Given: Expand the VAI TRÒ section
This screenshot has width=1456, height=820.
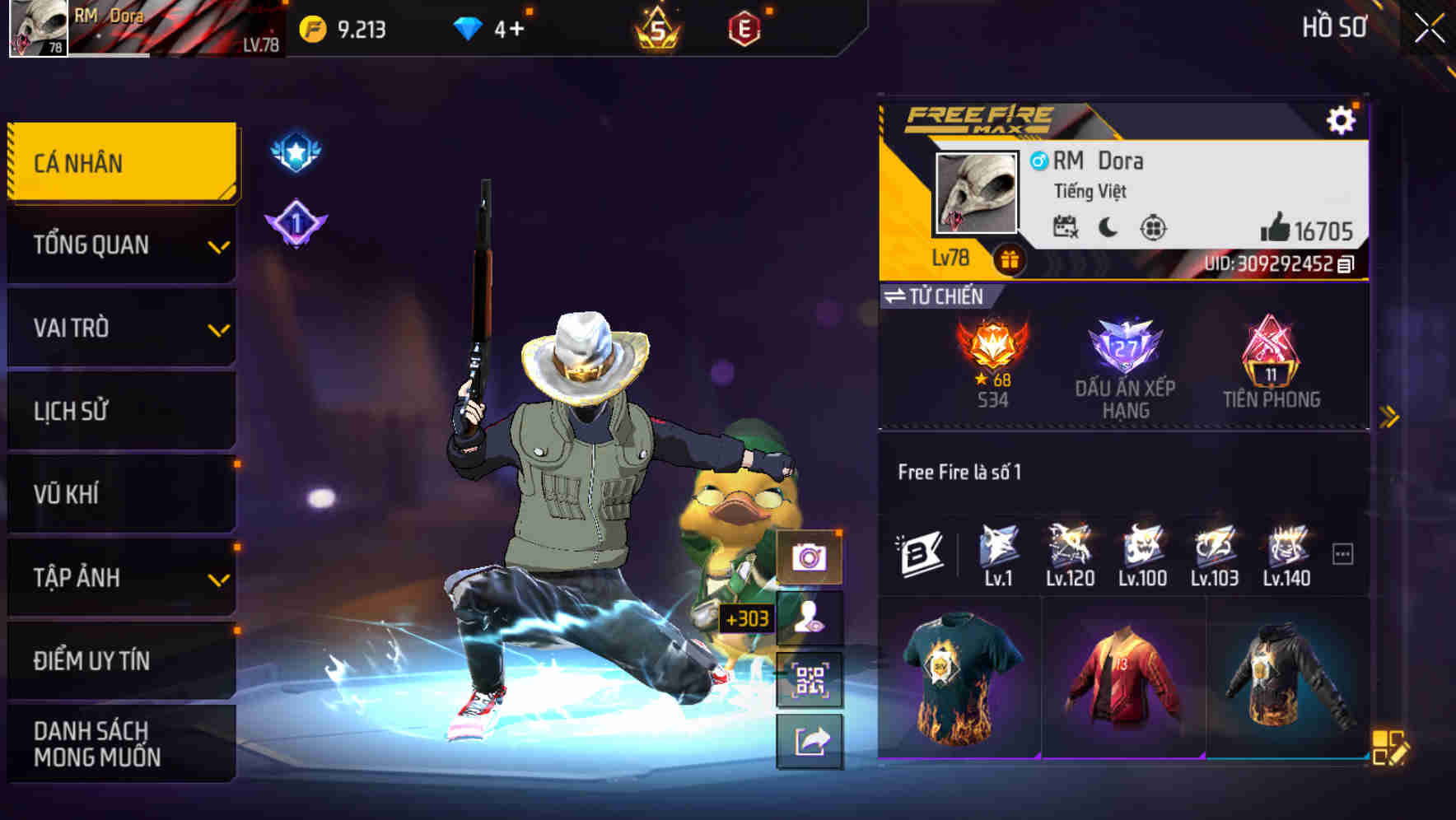Looking at the screenshot, I should point(120,328).
